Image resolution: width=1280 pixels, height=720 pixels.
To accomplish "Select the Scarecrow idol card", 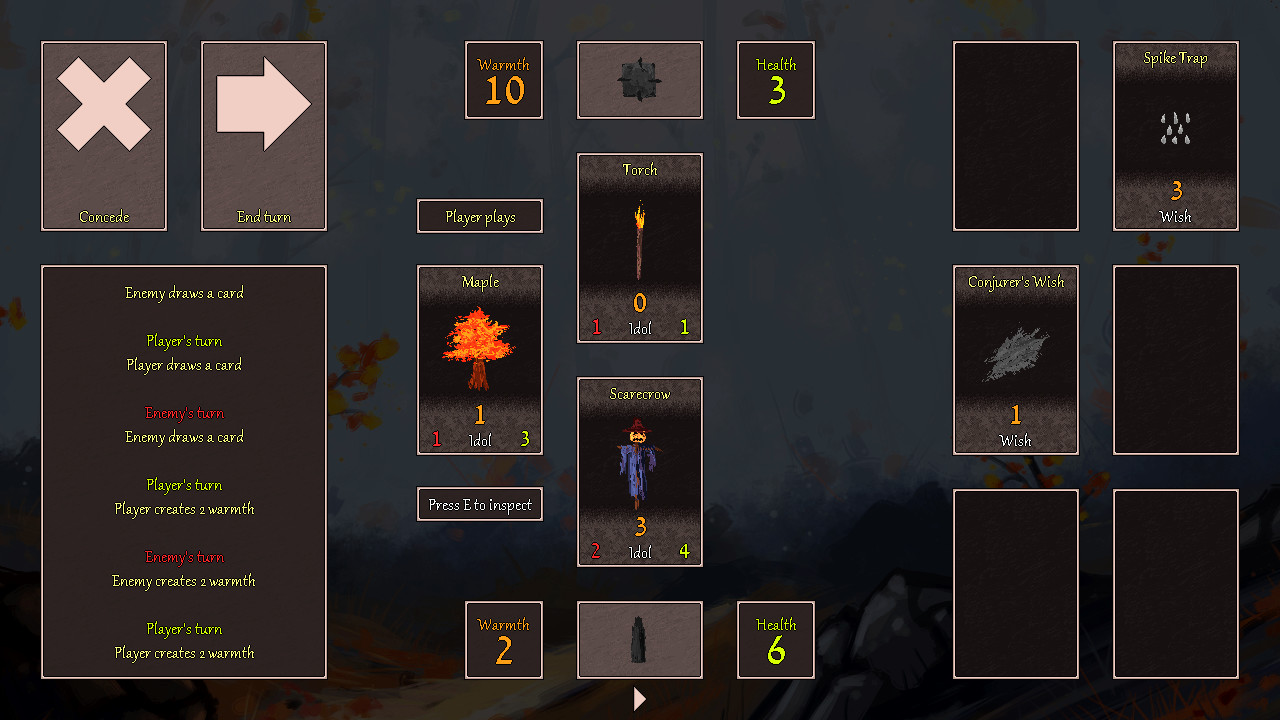I will [639, 471].
